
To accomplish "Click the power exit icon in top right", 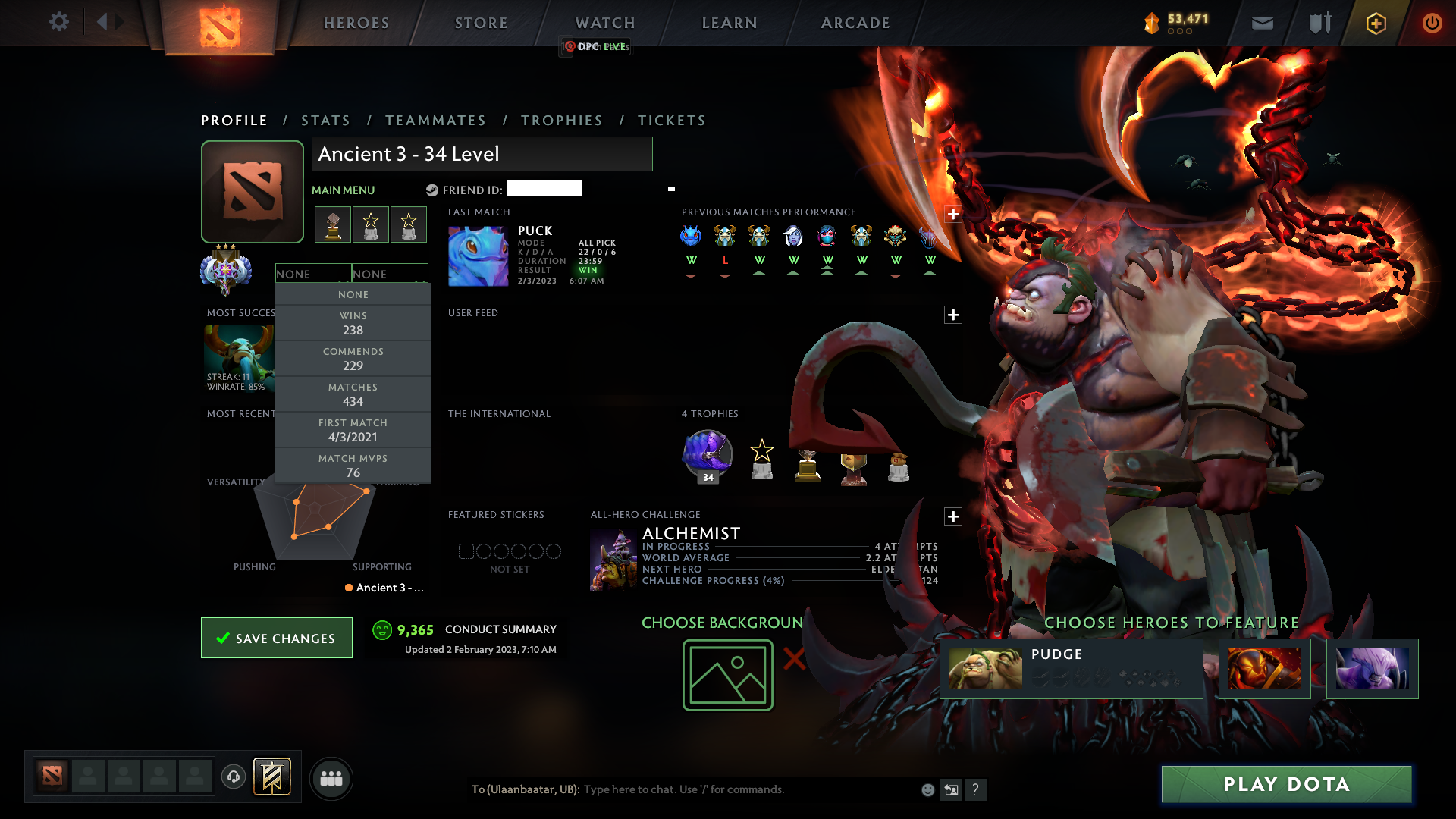I will click(x=1432, y=23).
